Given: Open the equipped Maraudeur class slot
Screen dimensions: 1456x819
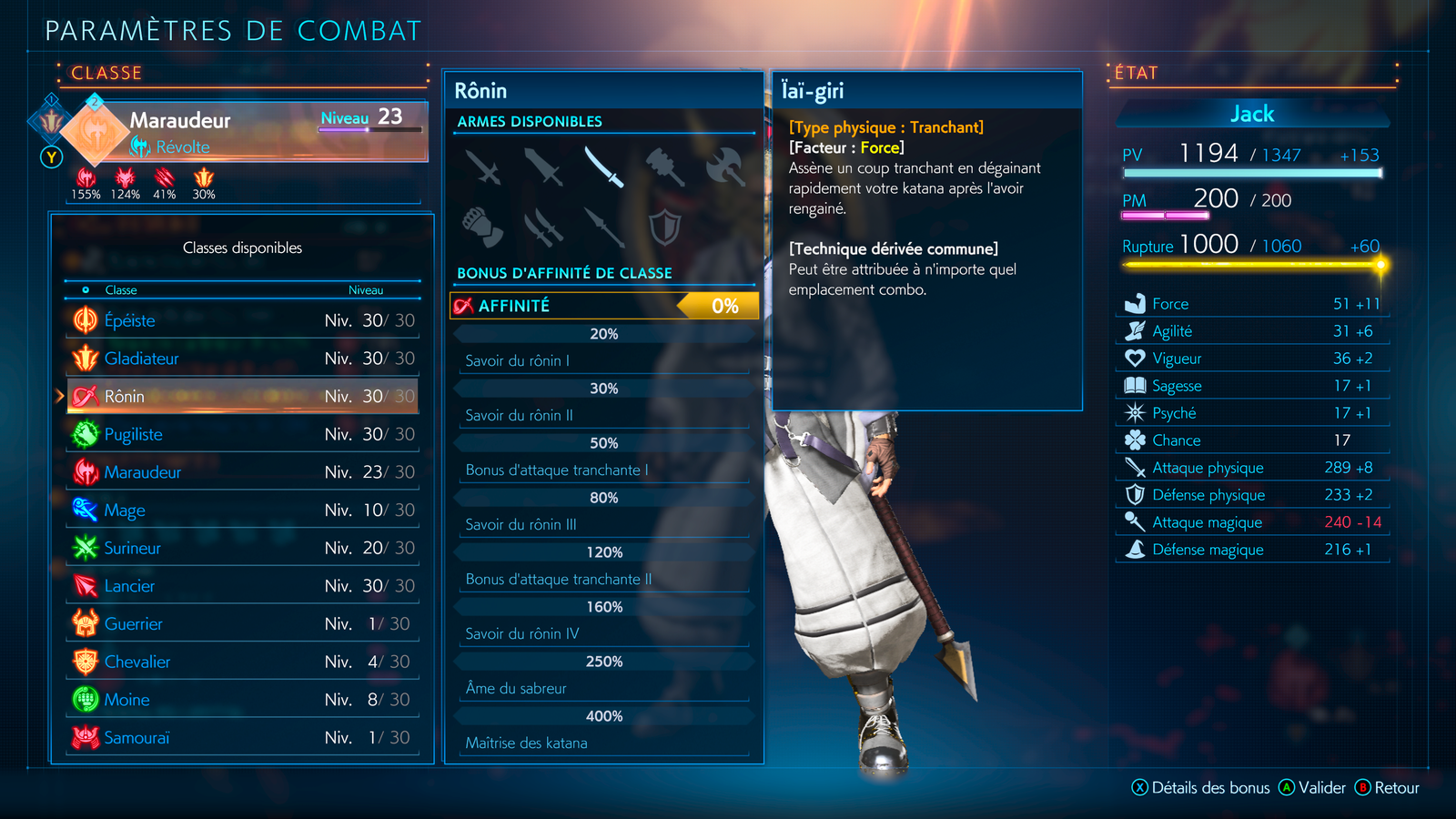Looking at the screenshot, I should coord(246,131).
